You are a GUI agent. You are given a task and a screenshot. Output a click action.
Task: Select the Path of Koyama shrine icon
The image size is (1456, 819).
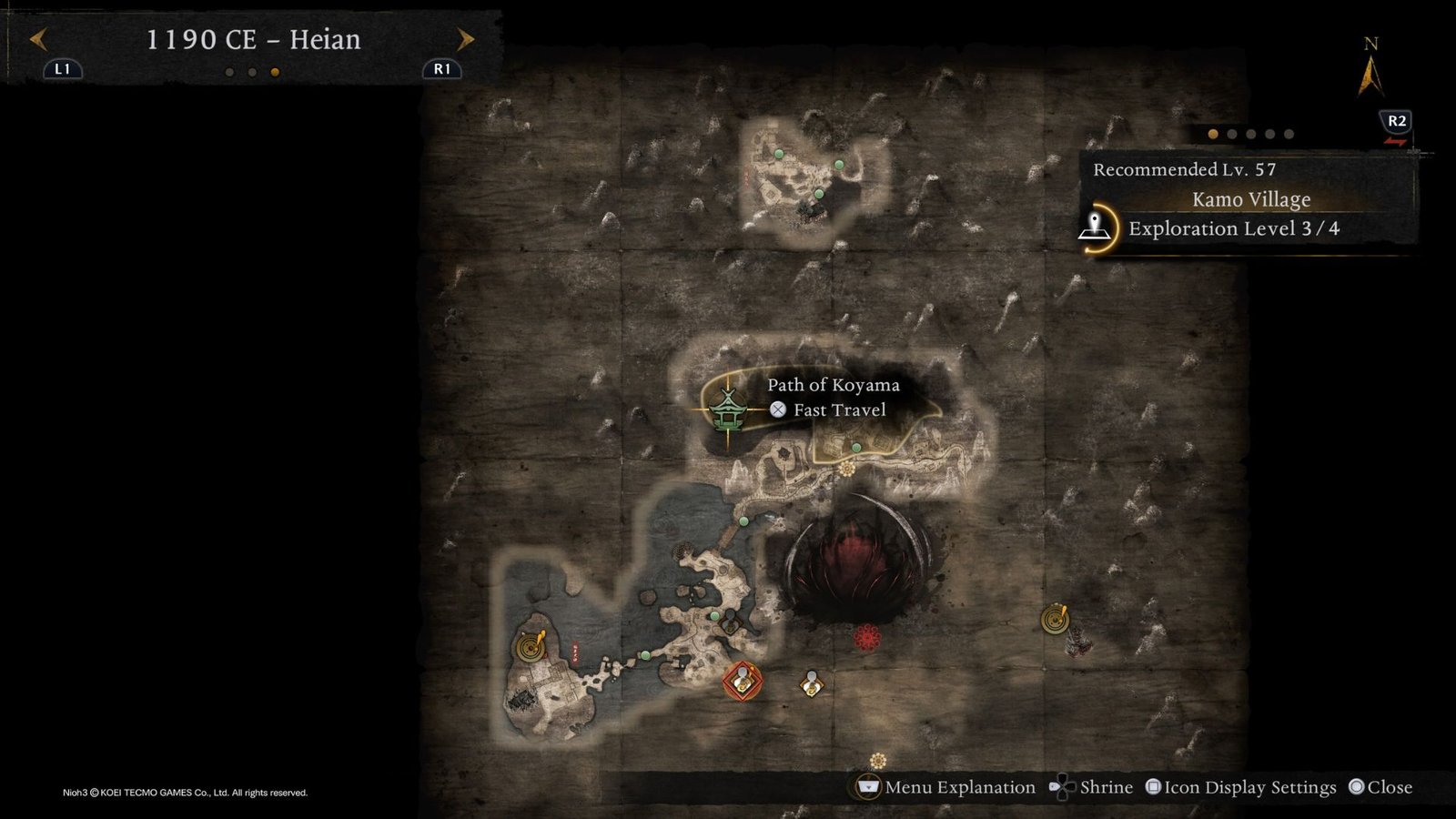(x=727, y=409)
